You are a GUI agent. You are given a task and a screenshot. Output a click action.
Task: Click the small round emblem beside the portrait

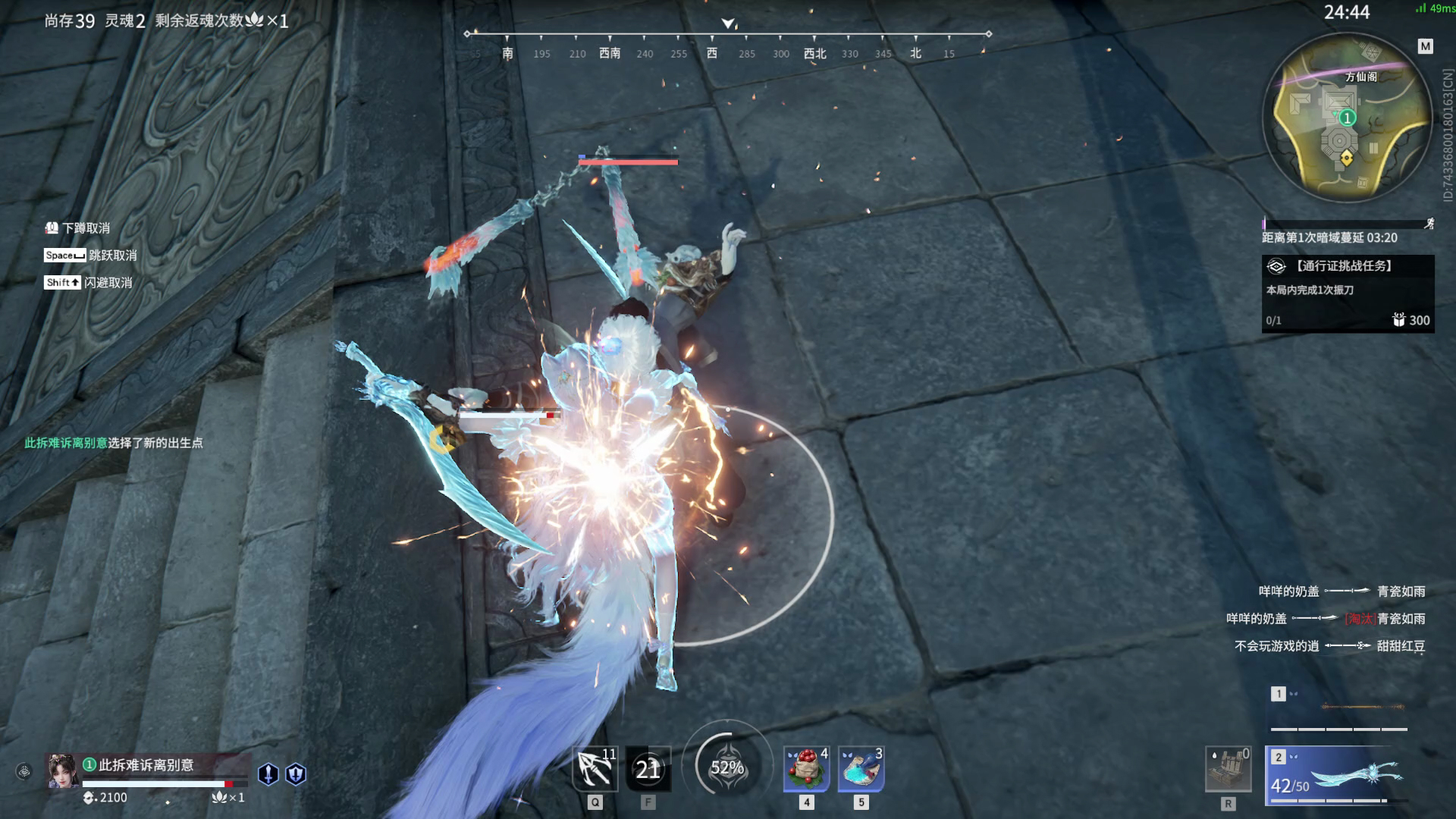pos(24,772)
